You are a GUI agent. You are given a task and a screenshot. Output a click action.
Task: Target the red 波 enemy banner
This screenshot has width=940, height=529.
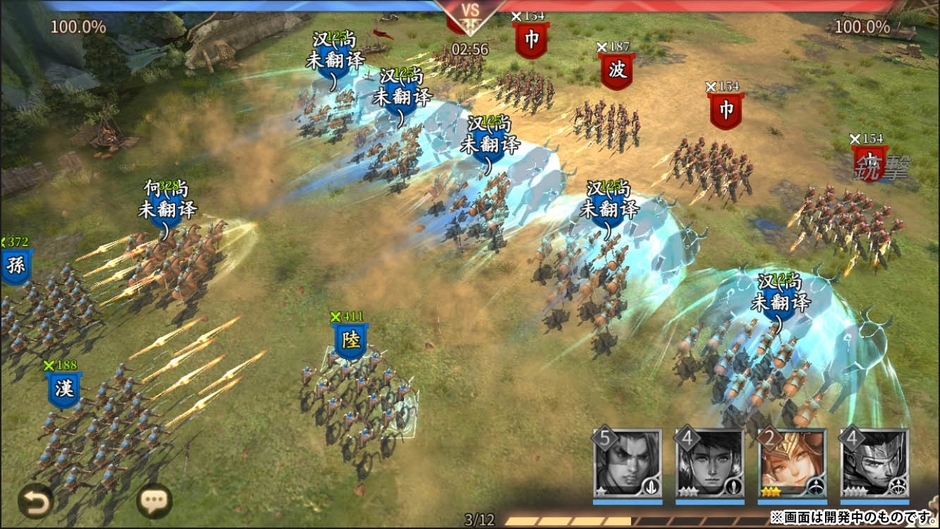(616, 71)
